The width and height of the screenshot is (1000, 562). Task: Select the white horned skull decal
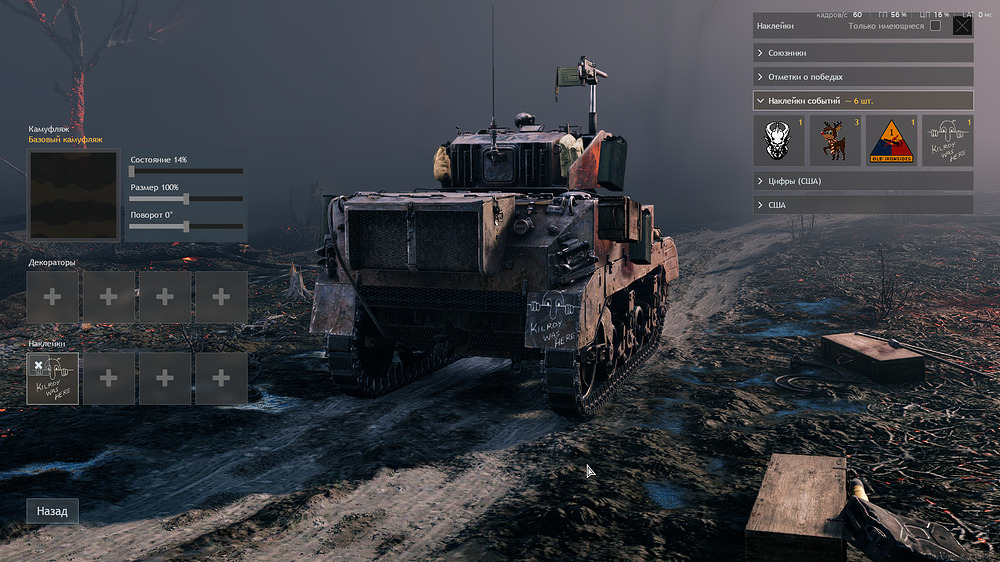click(779, 141)
